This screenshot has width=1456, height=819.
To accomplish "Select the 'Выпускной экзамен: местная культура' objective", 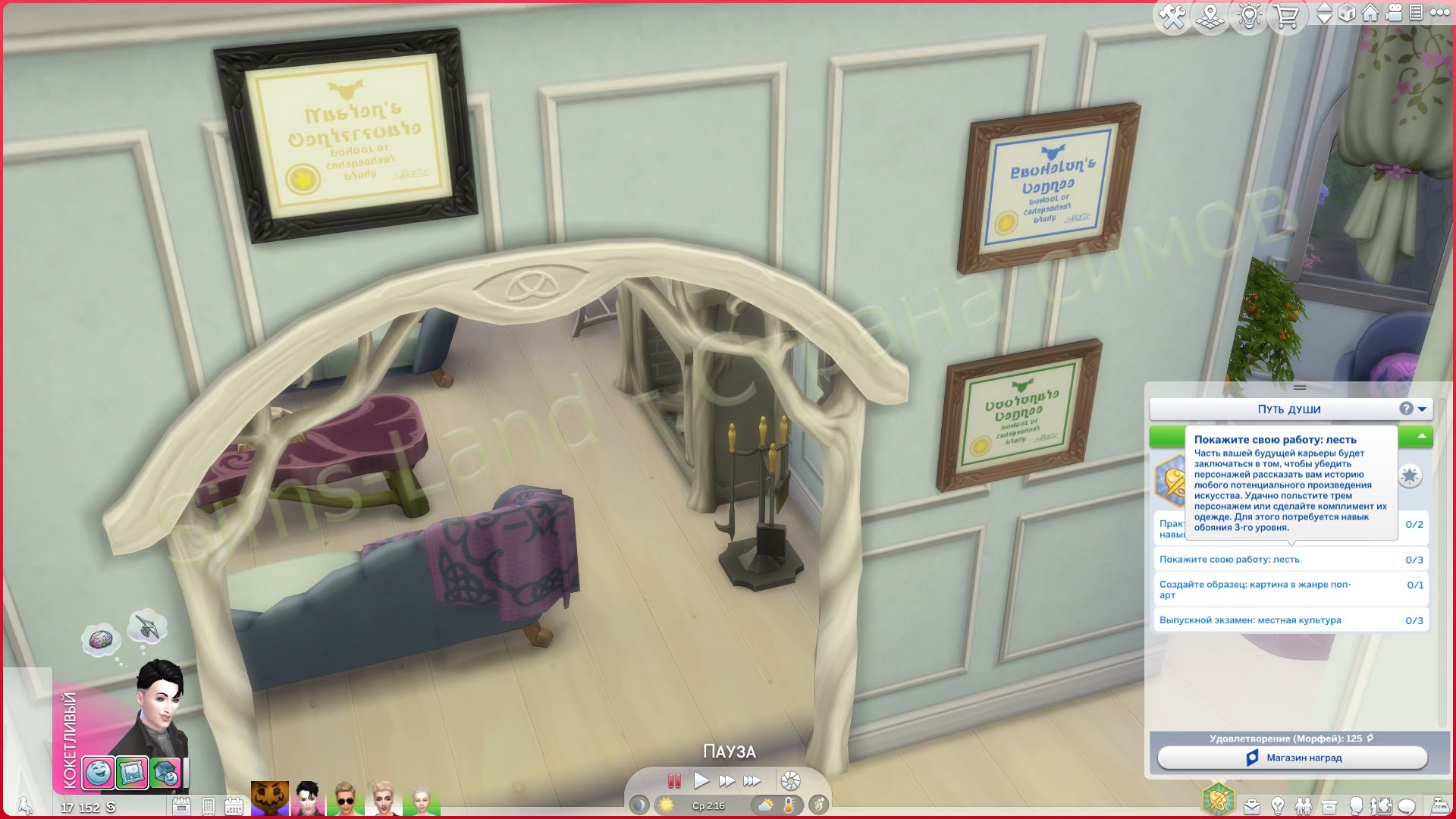I will coord(1289,620).
